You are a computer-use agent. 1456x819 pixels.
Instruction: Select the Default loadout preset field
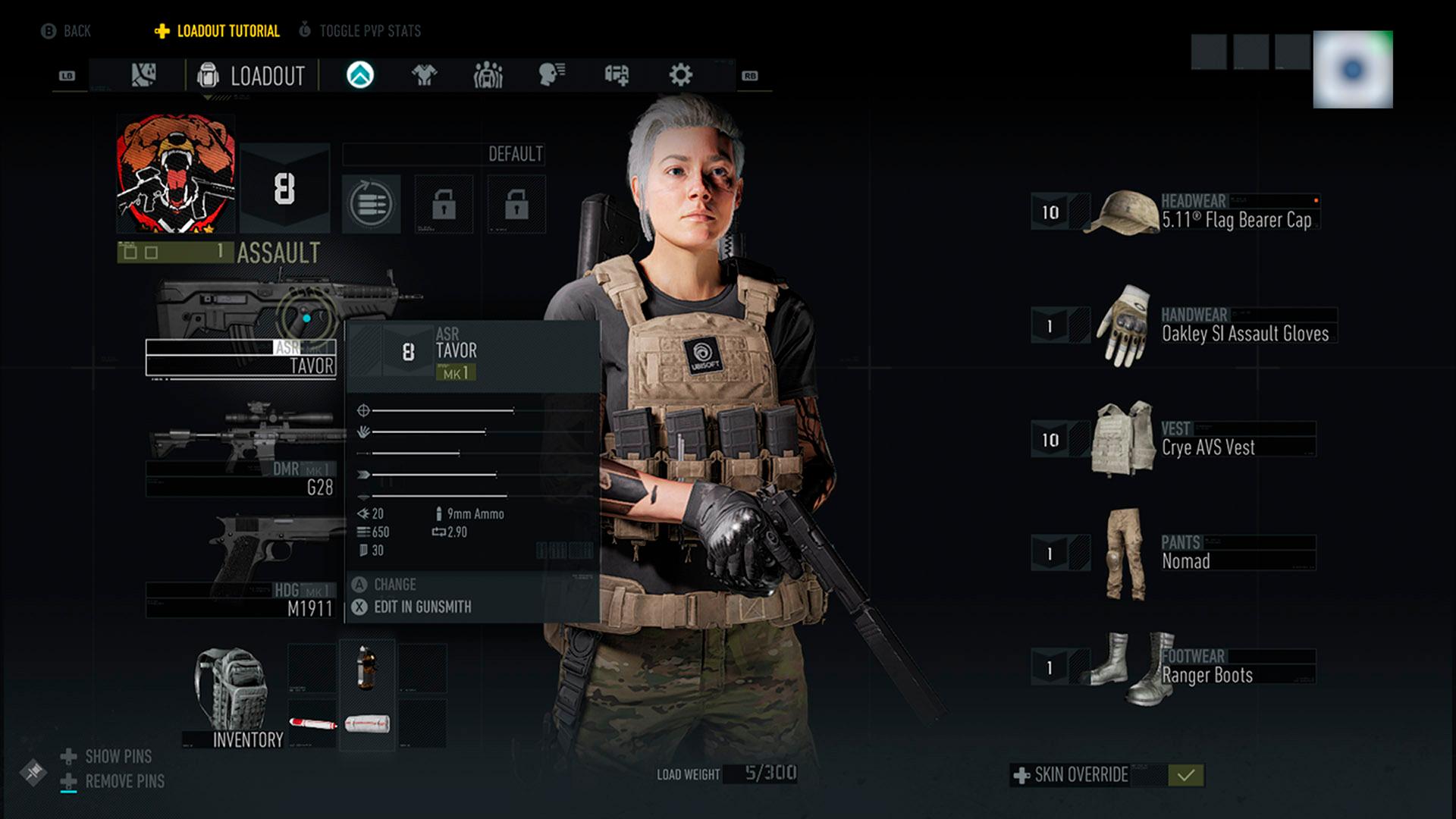(x=444, y=155)
